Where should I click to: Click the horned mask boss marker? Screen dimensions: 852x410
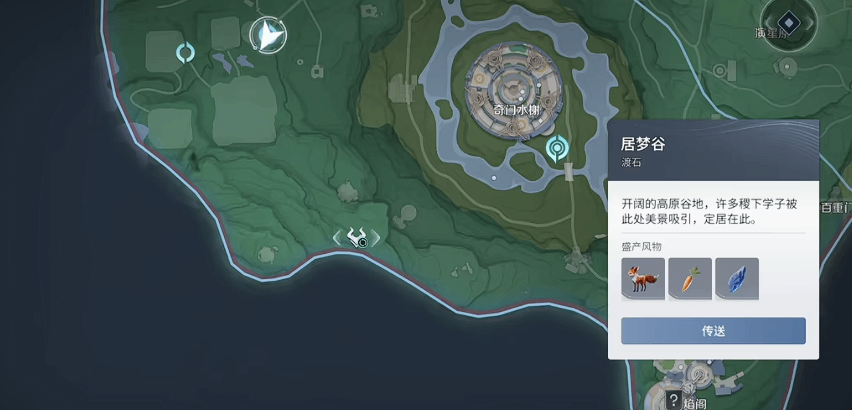357,237
